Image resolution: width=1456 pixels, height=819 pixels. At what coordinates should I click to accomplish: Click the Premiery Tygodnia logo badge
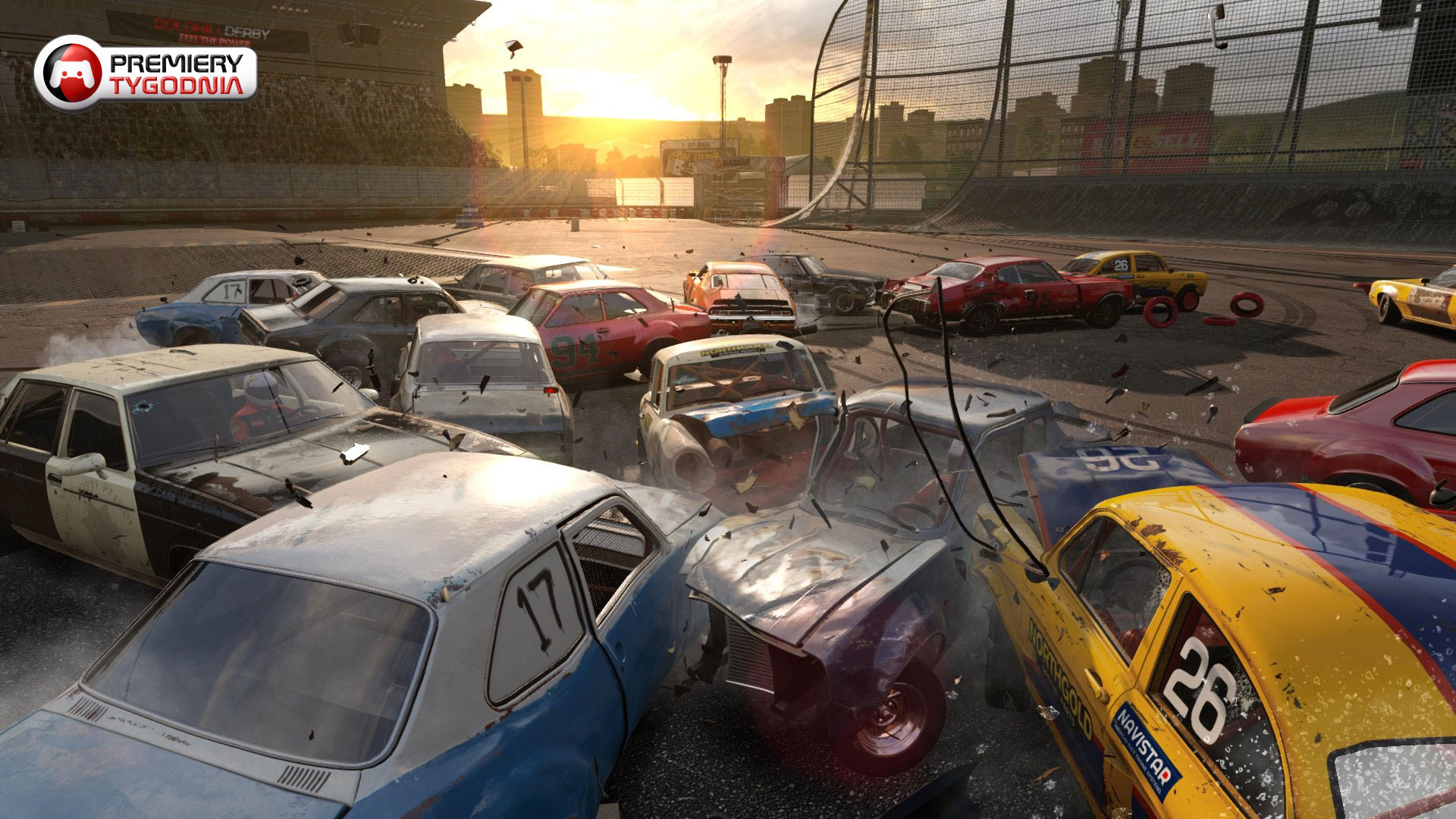(146, 74)
